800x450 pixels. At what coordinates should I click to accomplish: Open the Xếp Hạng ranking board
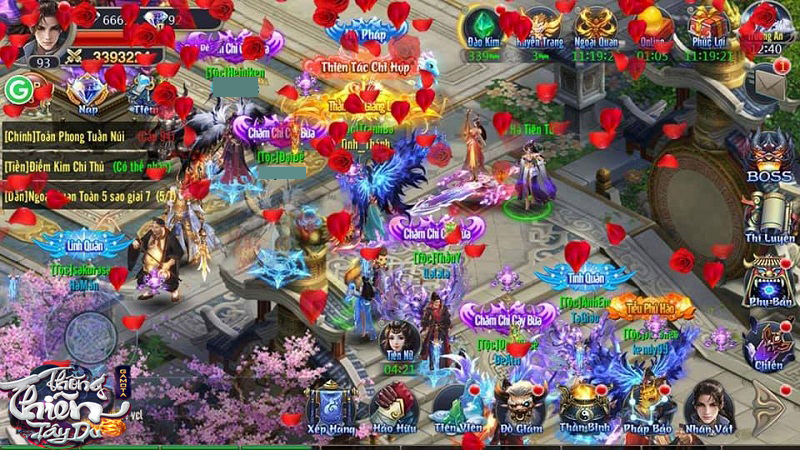pyautogui.click(x=330, y=406)
